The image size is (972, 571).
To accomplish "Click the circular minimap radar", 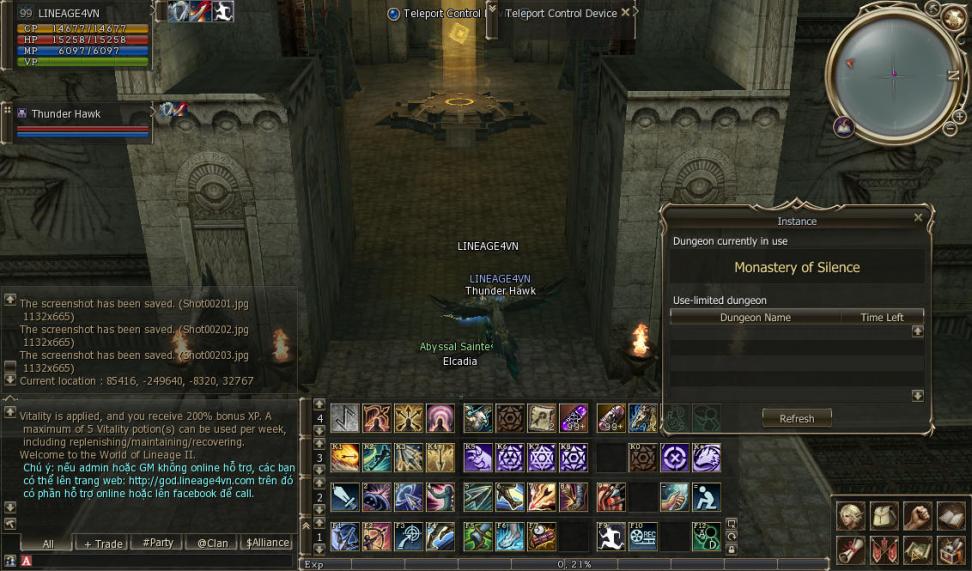I will pos(894,73).
